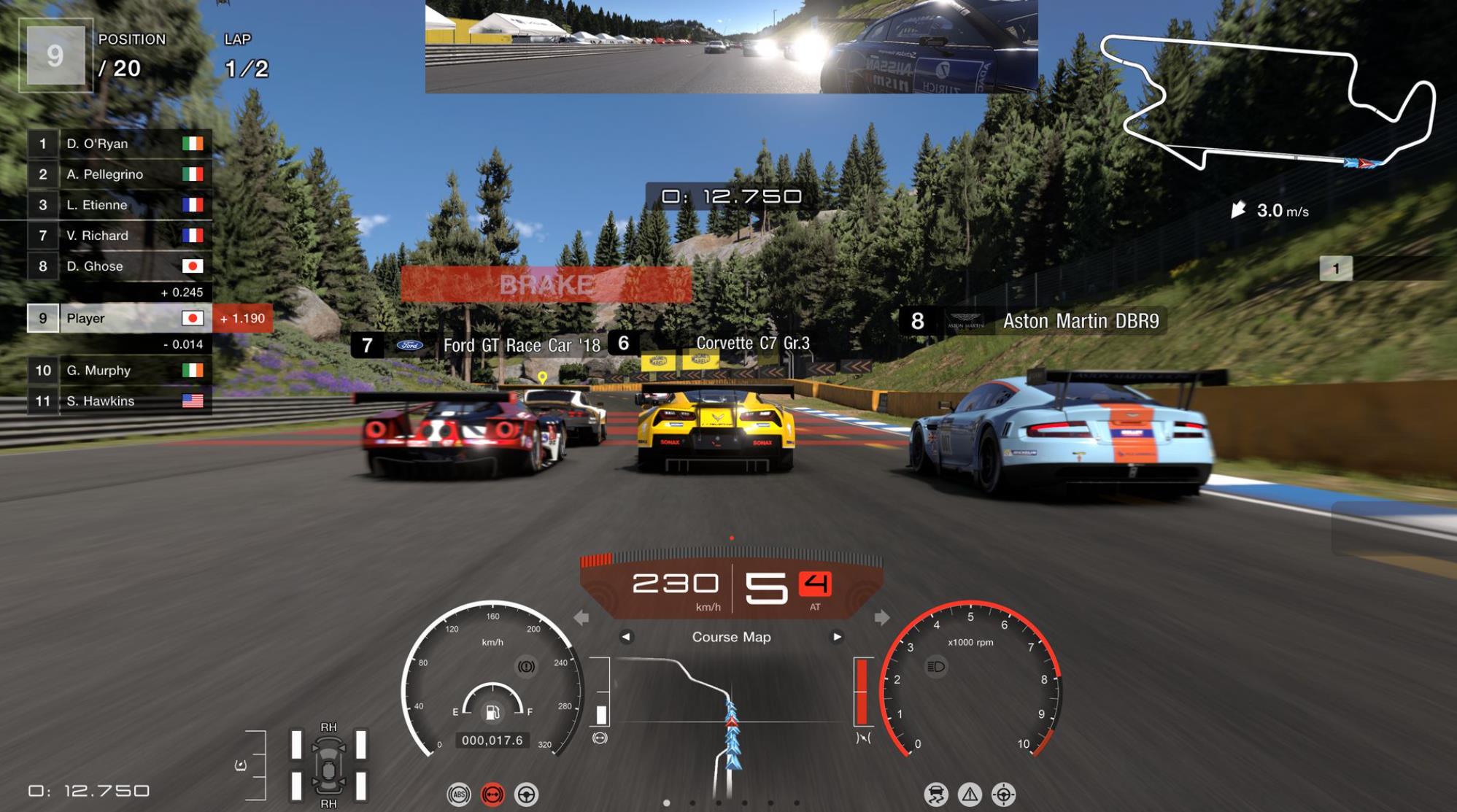Select D. O'Ryan's leaderboard row
Image resolution: width=1457 pixels, height=812 pixels.
tap(120, 144)
